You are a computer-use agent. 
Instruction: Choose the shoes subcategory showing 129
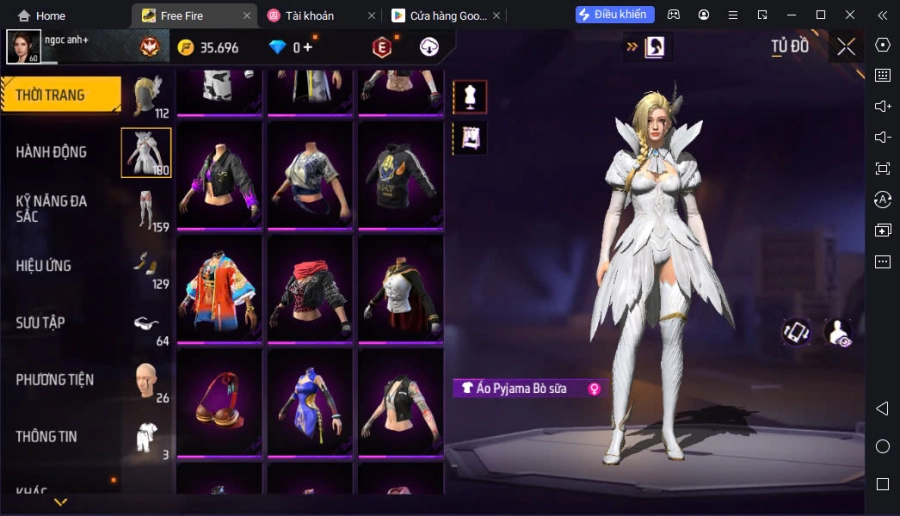point(146,267)
